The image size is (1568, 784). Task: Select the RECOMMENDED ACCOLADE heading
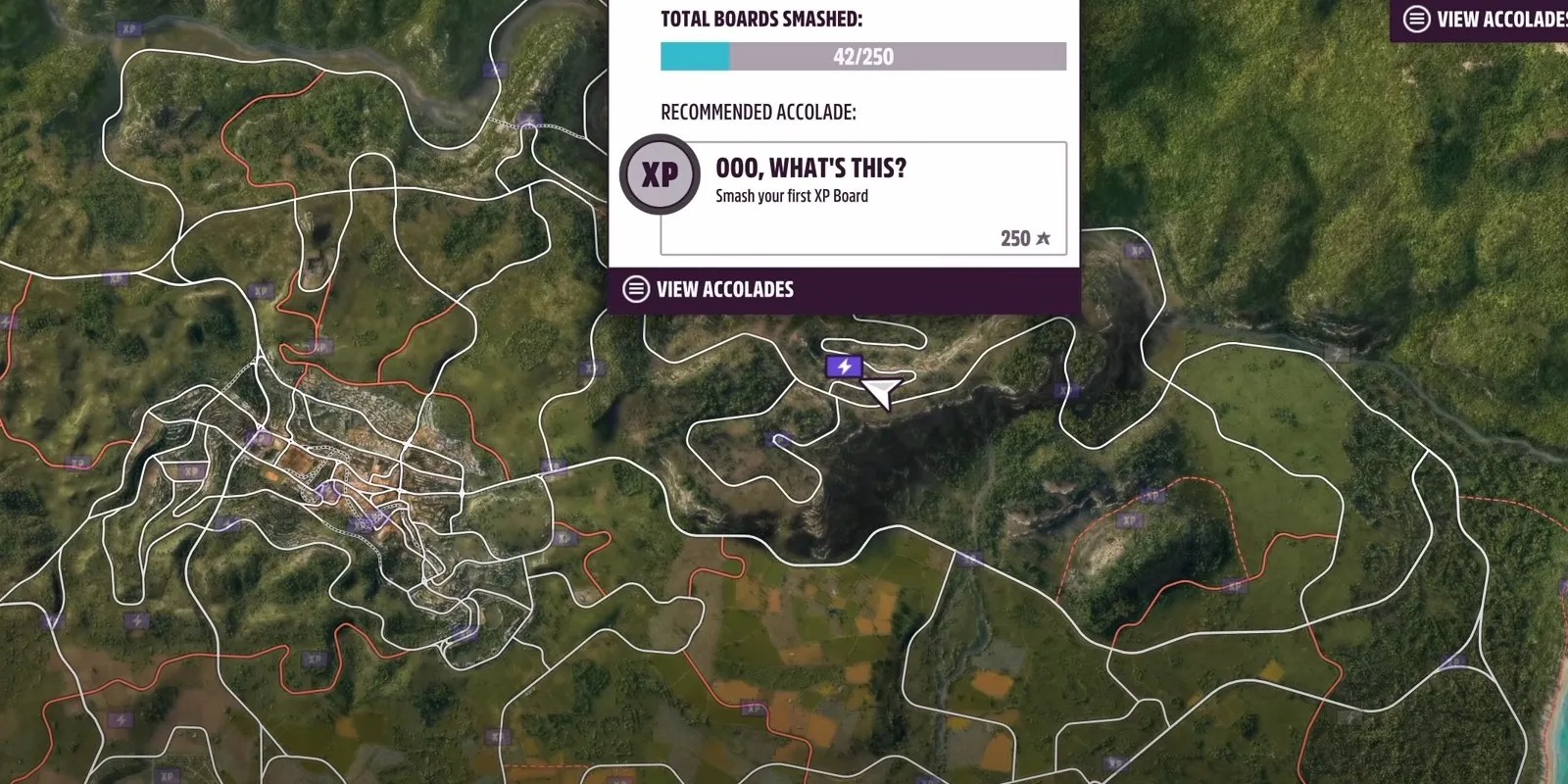[x=759, y=112]
